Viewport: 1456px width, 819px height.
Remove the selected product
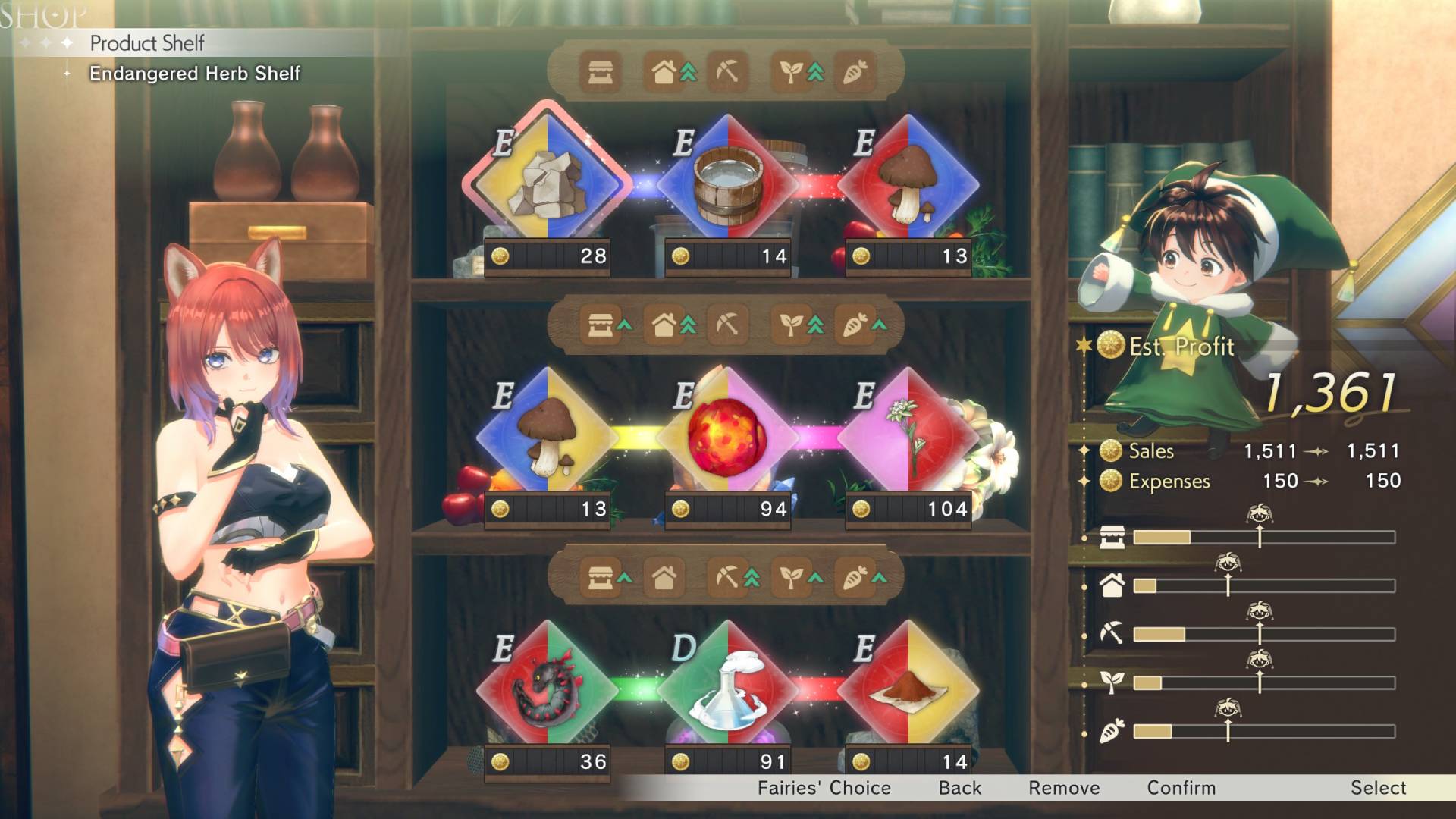[x=1063, y=788]
